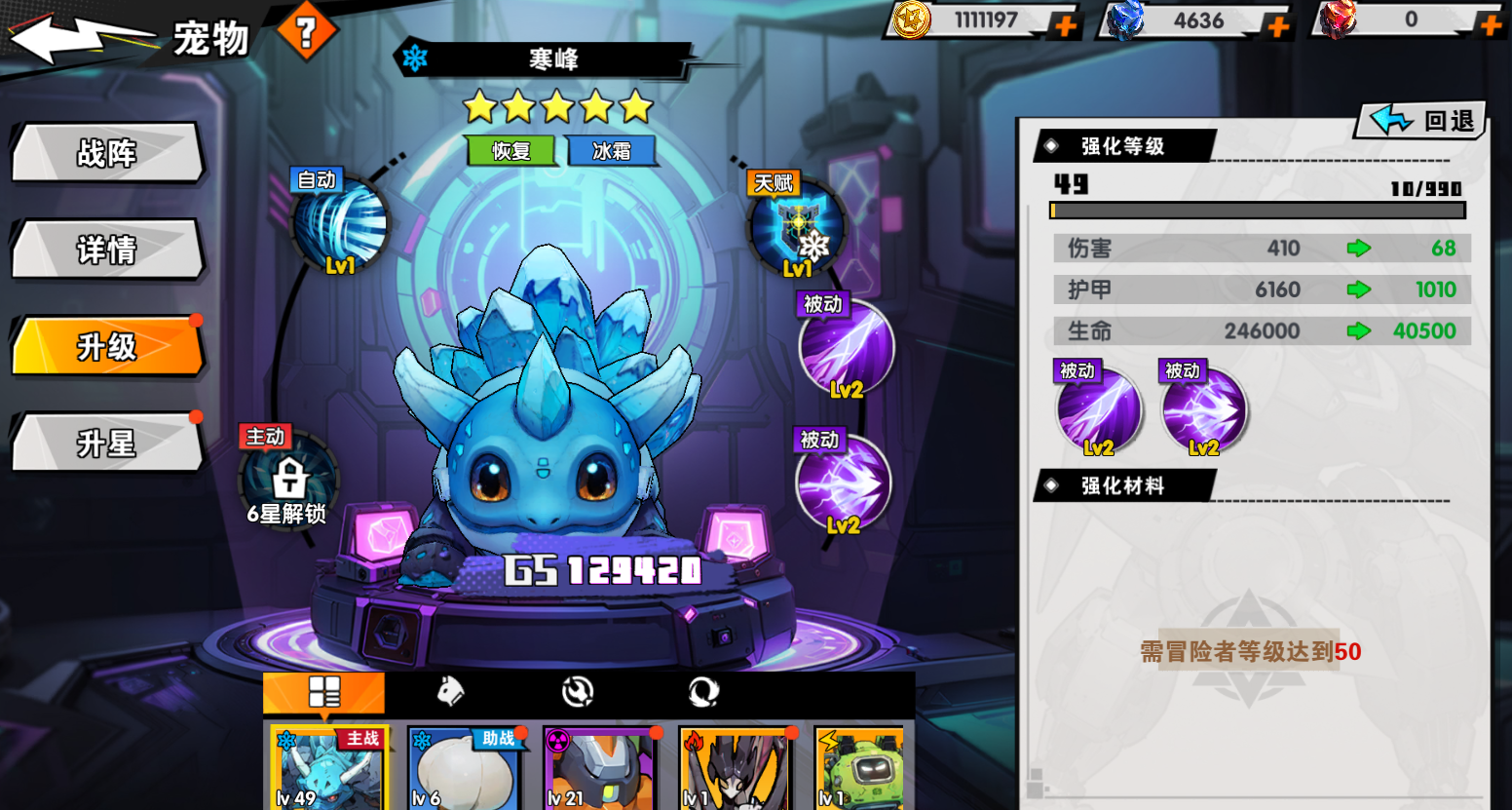Click the 回退 rollback button
Screen dimensions: 1512x810
1423,120
